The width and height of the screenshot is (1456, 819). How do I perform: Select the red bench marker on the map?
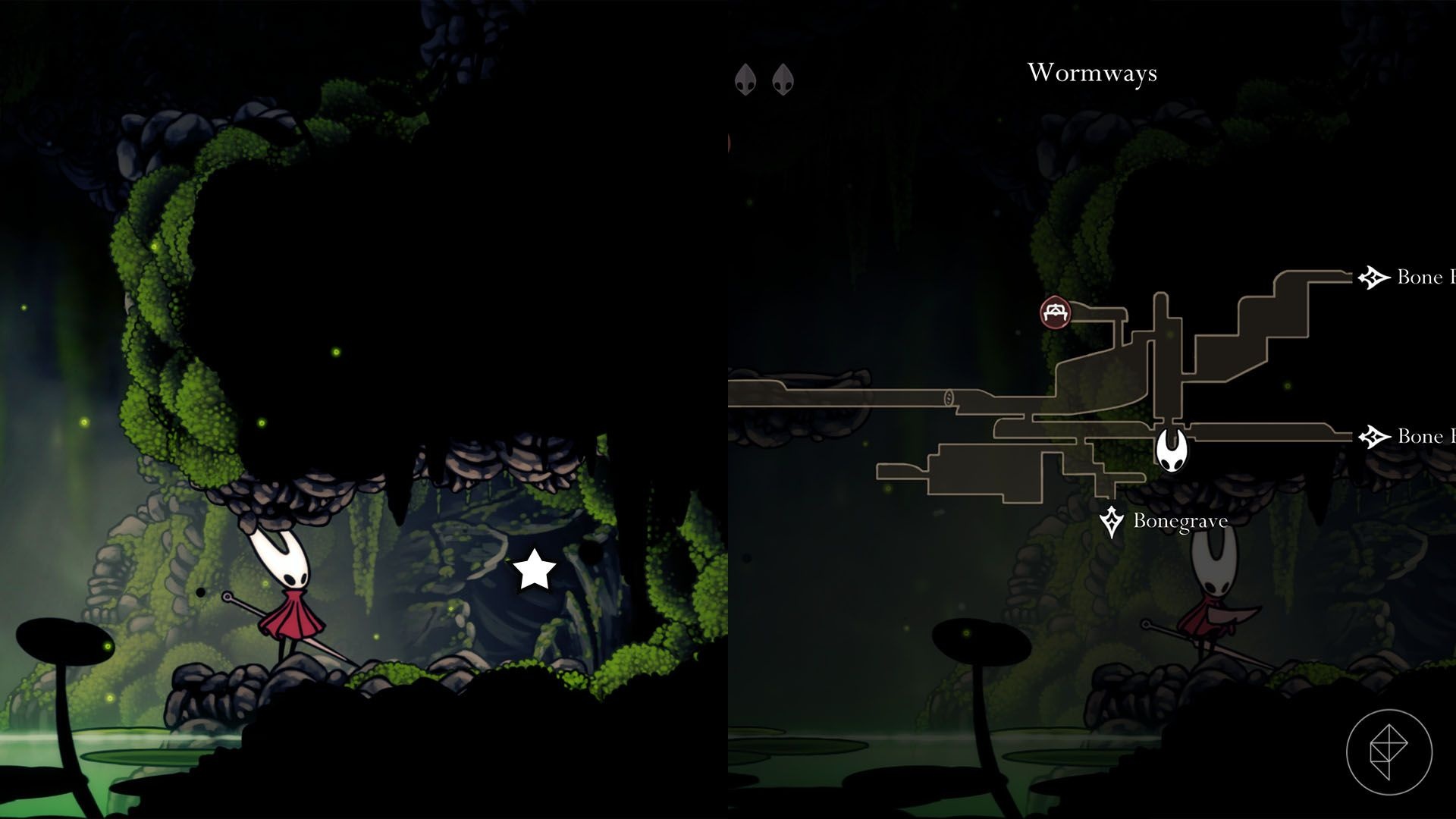click(1055, 312)
